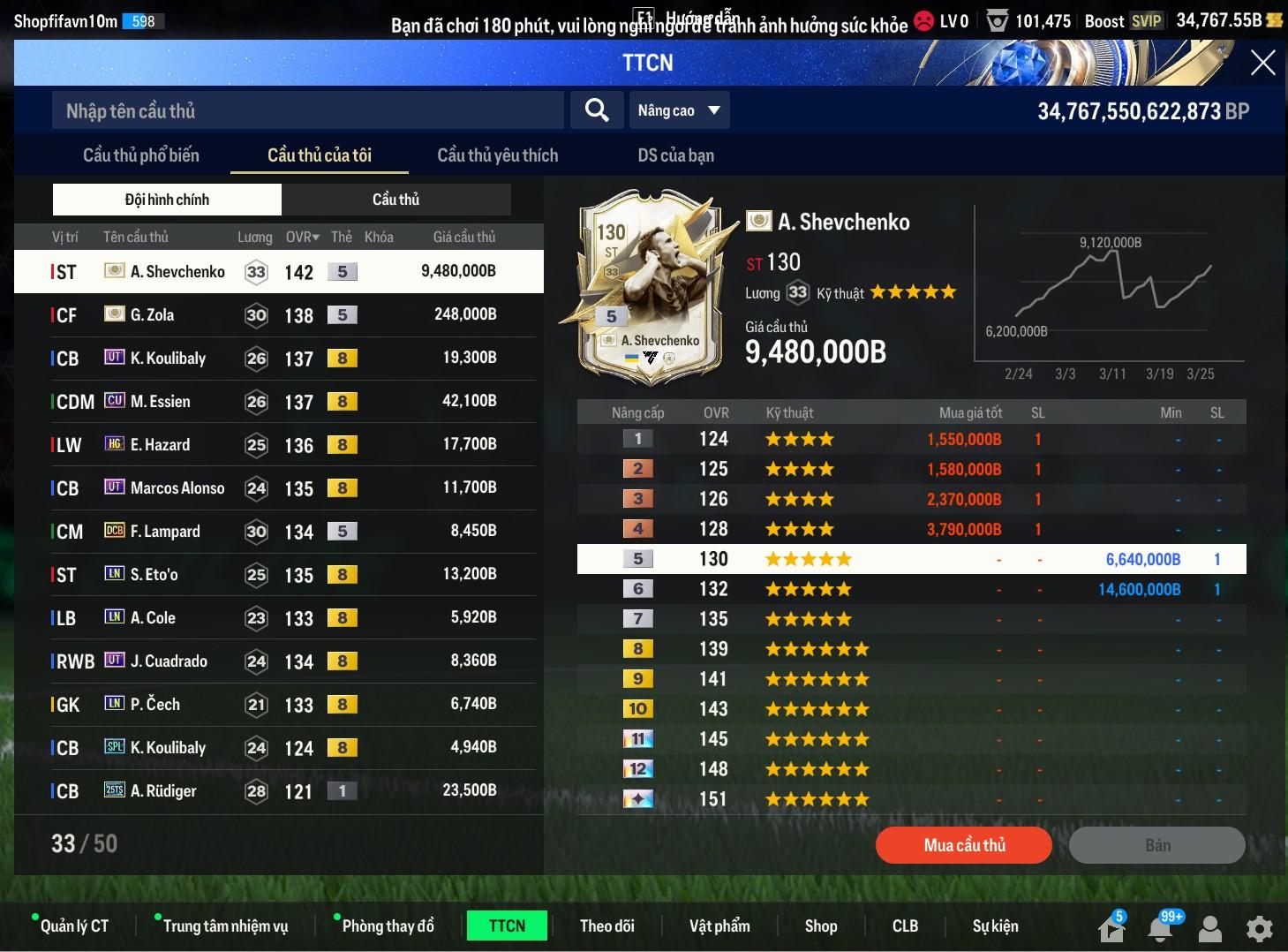Run search with magnifying glass button

pos(597,110)
